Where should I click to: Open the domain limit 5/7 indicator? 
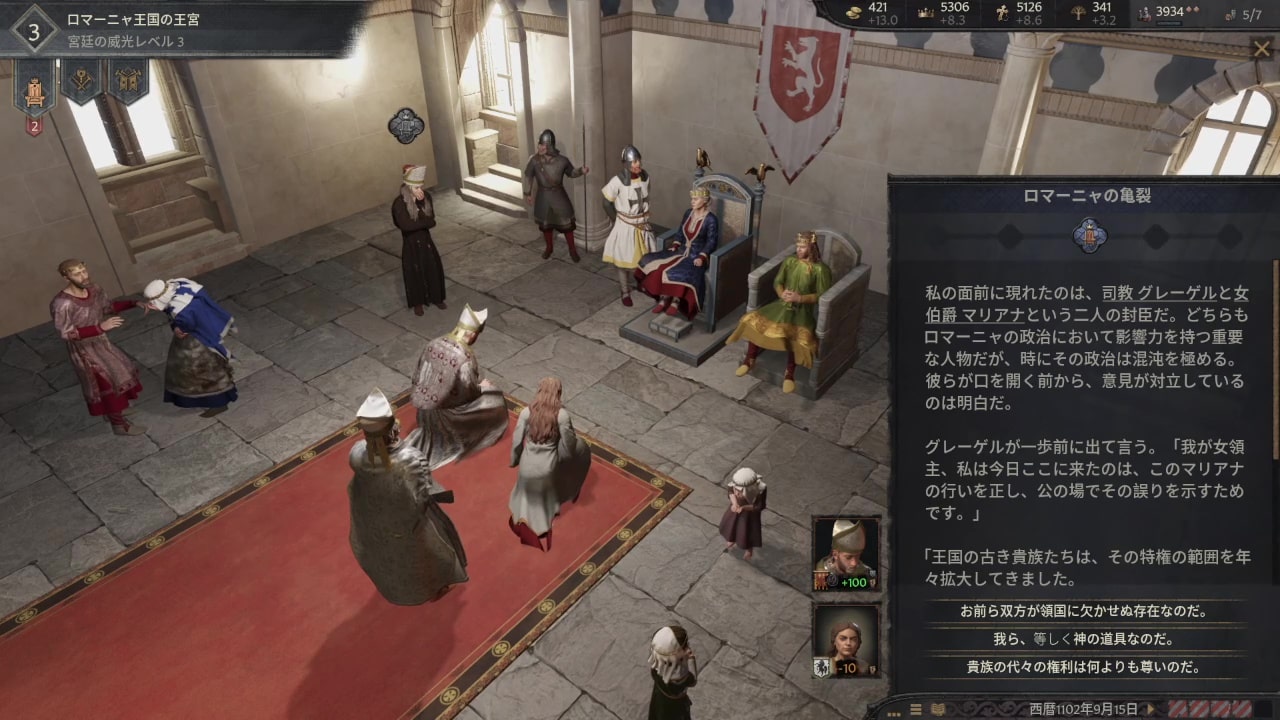click(x=1243, y=15)
